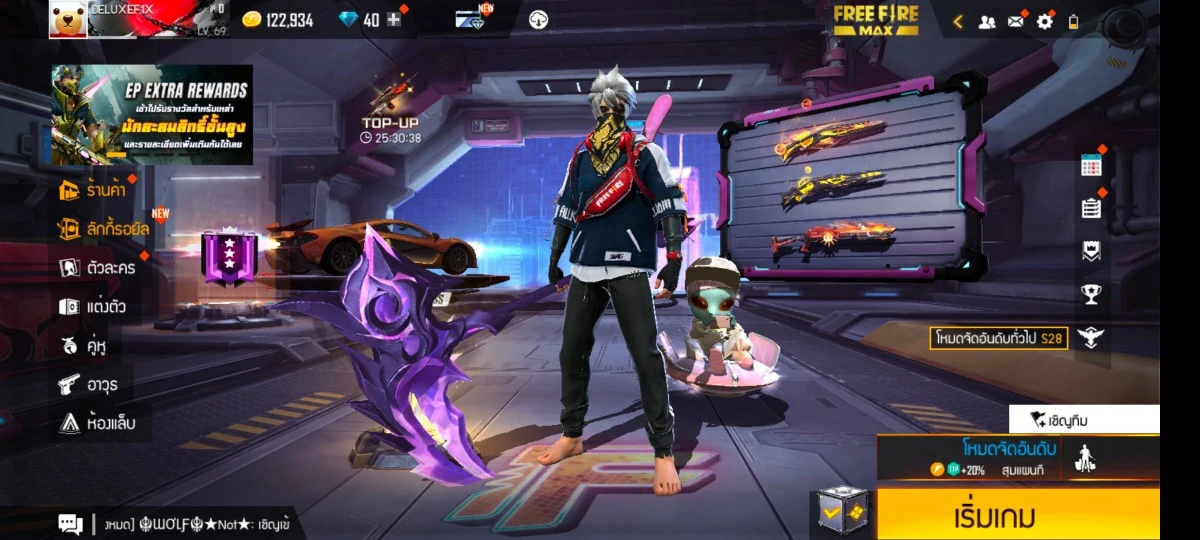
Task: Open the ร้านค้า shop menu
Action: [x=98, y=190]
